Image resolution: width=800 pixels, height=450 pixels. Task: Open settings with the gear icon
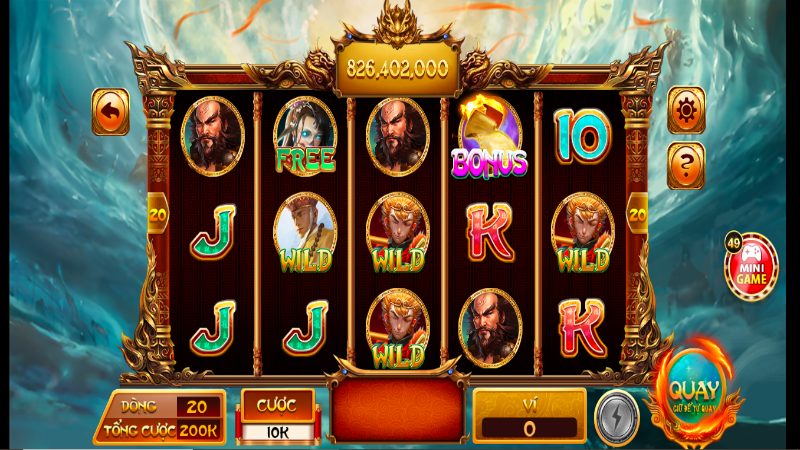coord(687,110)
